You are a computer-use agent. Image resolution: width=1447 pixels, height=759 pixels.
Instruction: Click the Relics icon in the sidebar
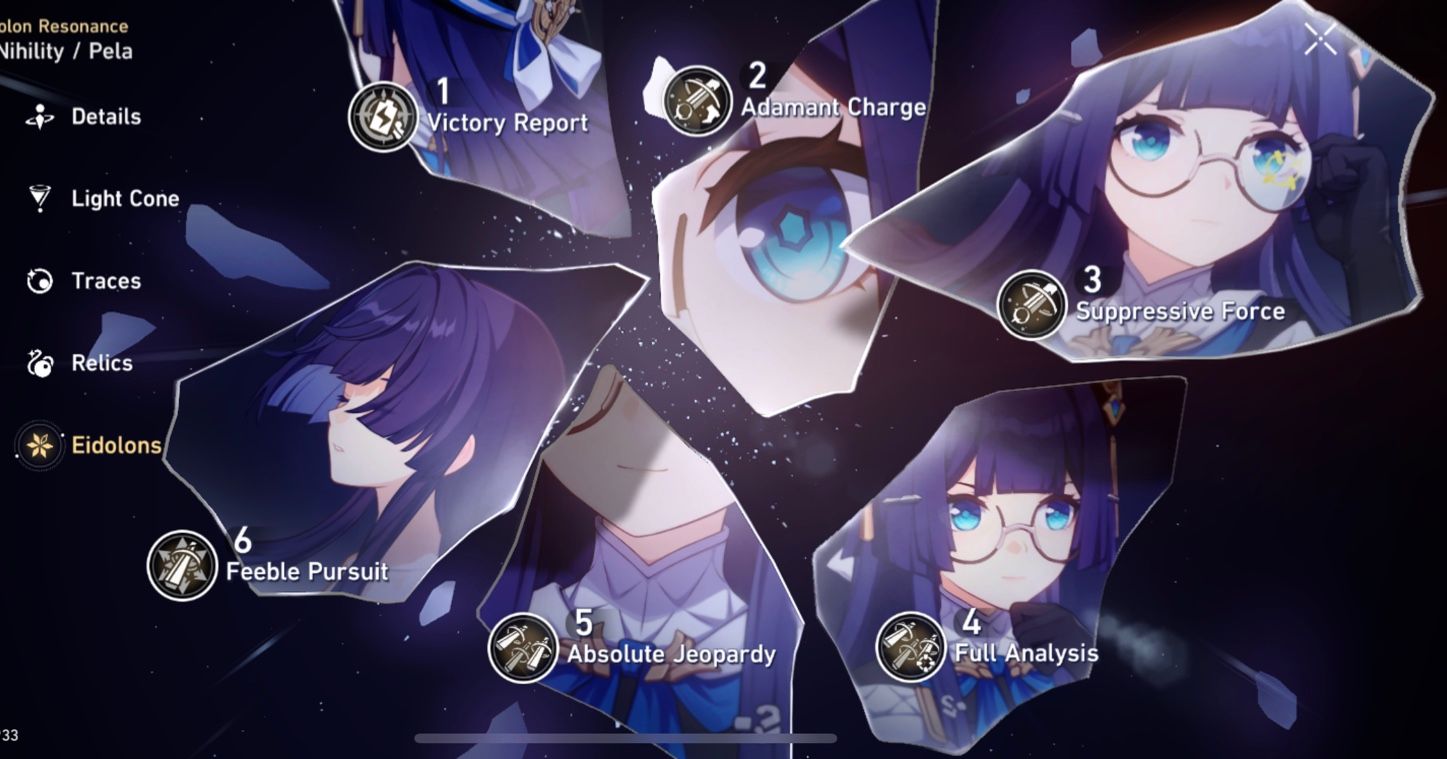36,363
